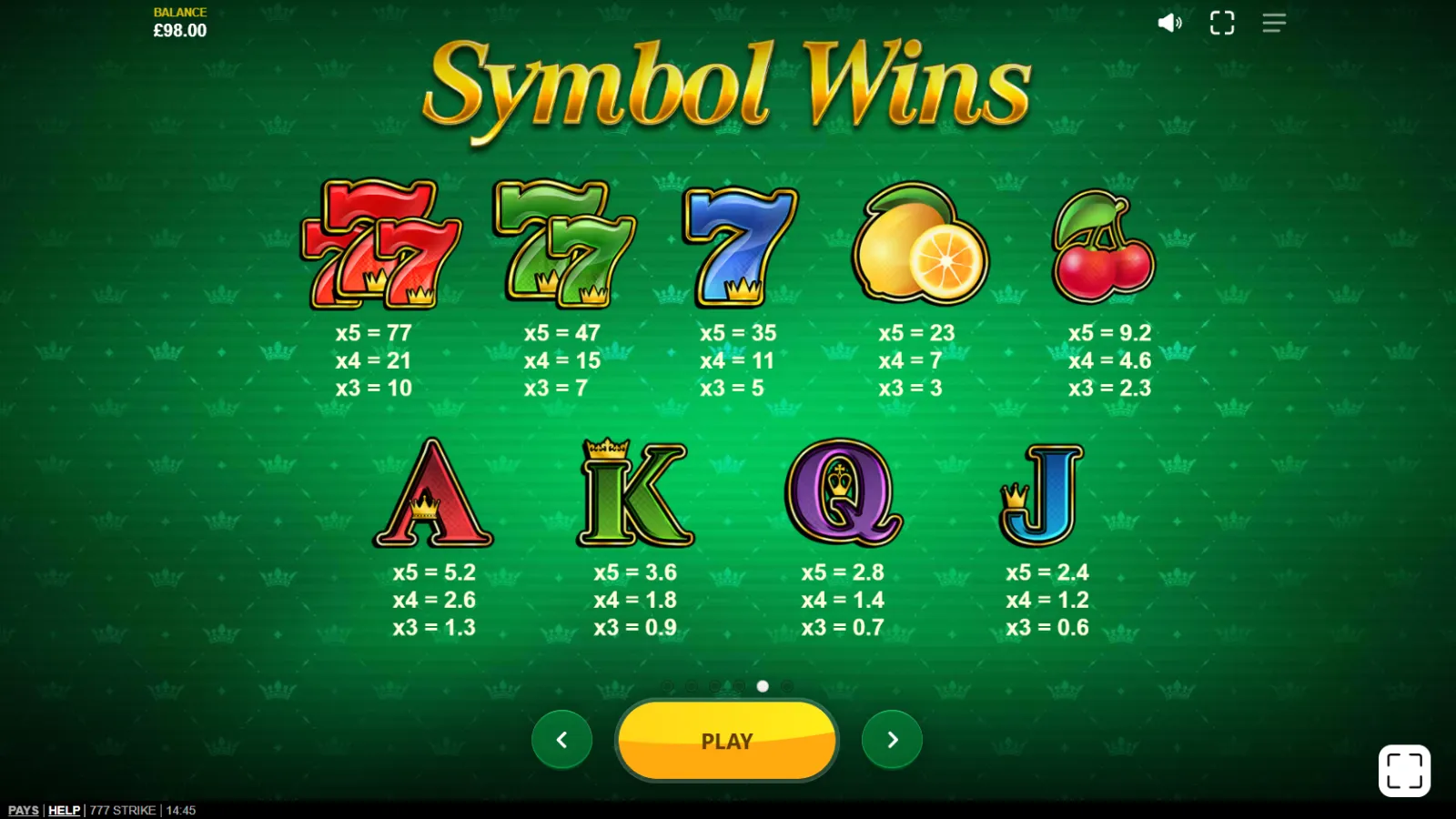1456x819 pixels.
Task: Open the HELP link
Action: [64, 810]
